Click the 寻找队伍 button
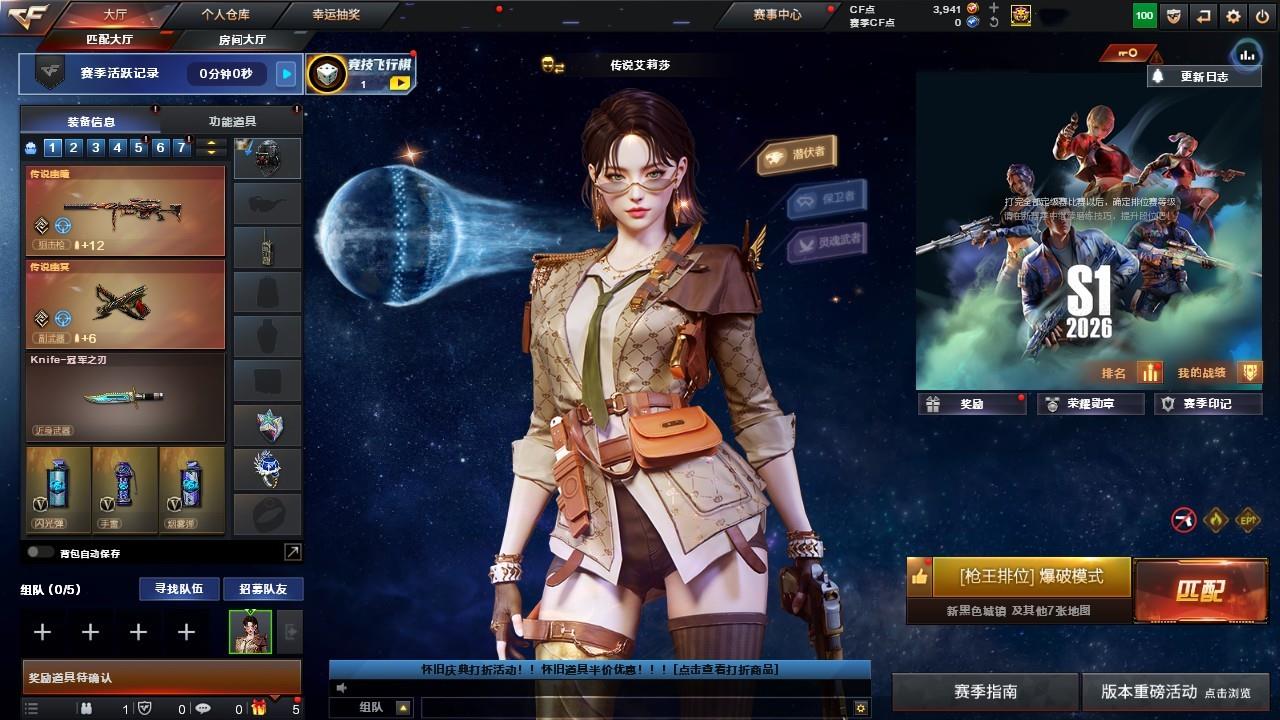Image resolution: width=1280 pixels, height=720 pixels. [x=179, y=589]
